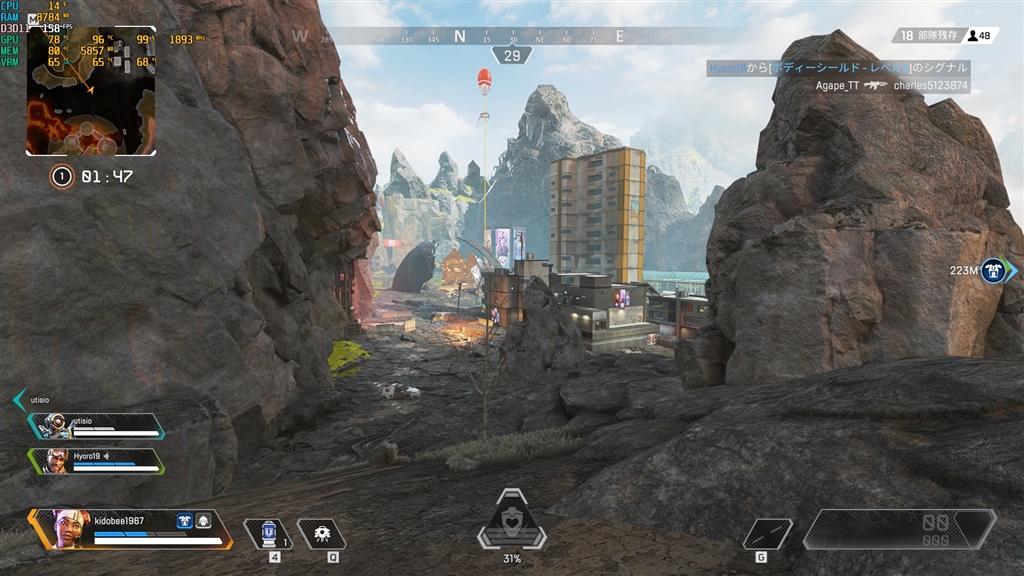The width and height of the screenshot is (1024, 576).
Task: Select teammate utisio's squad card
Action: point(97,426)
